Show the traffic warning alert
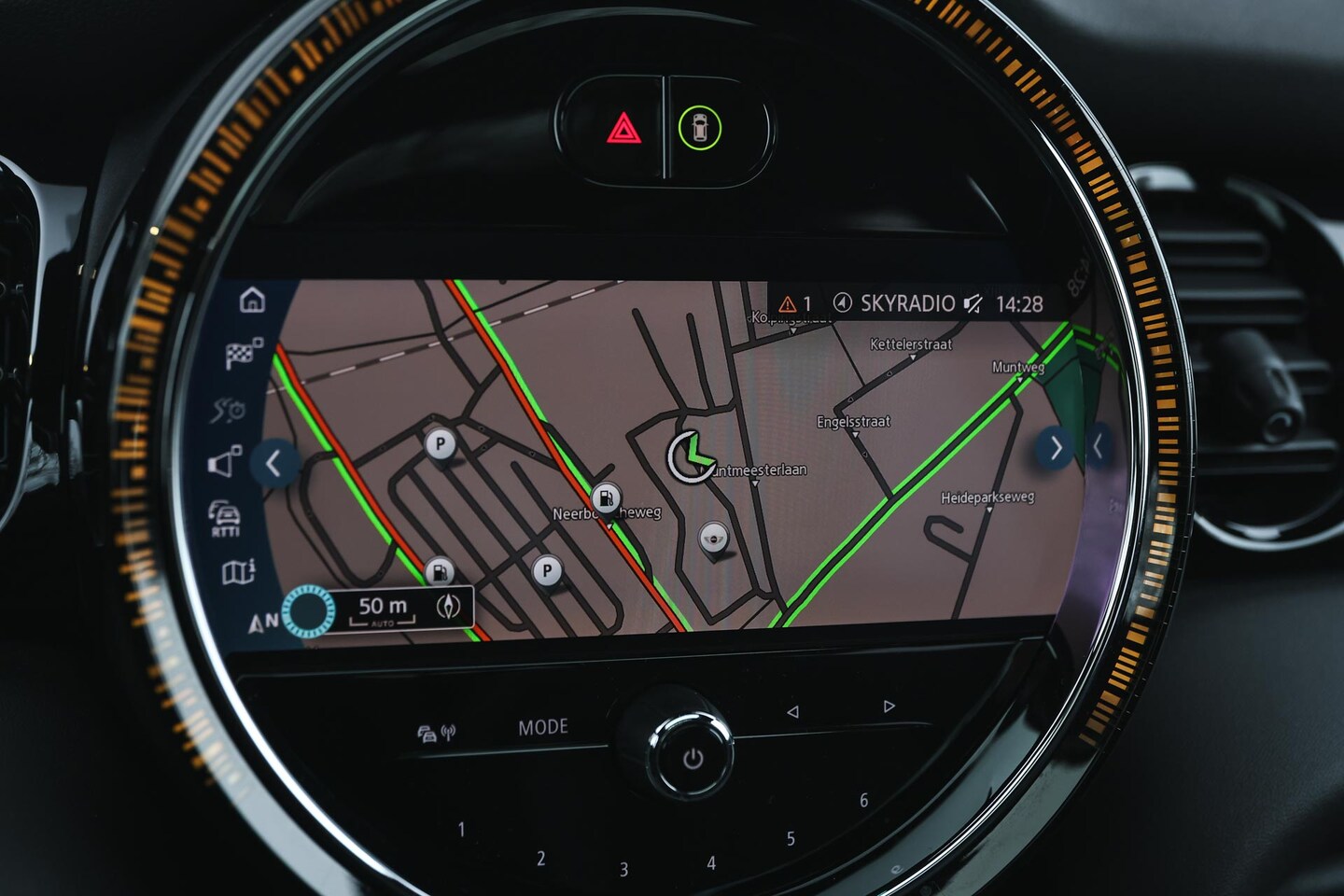 tap(794, 304)
